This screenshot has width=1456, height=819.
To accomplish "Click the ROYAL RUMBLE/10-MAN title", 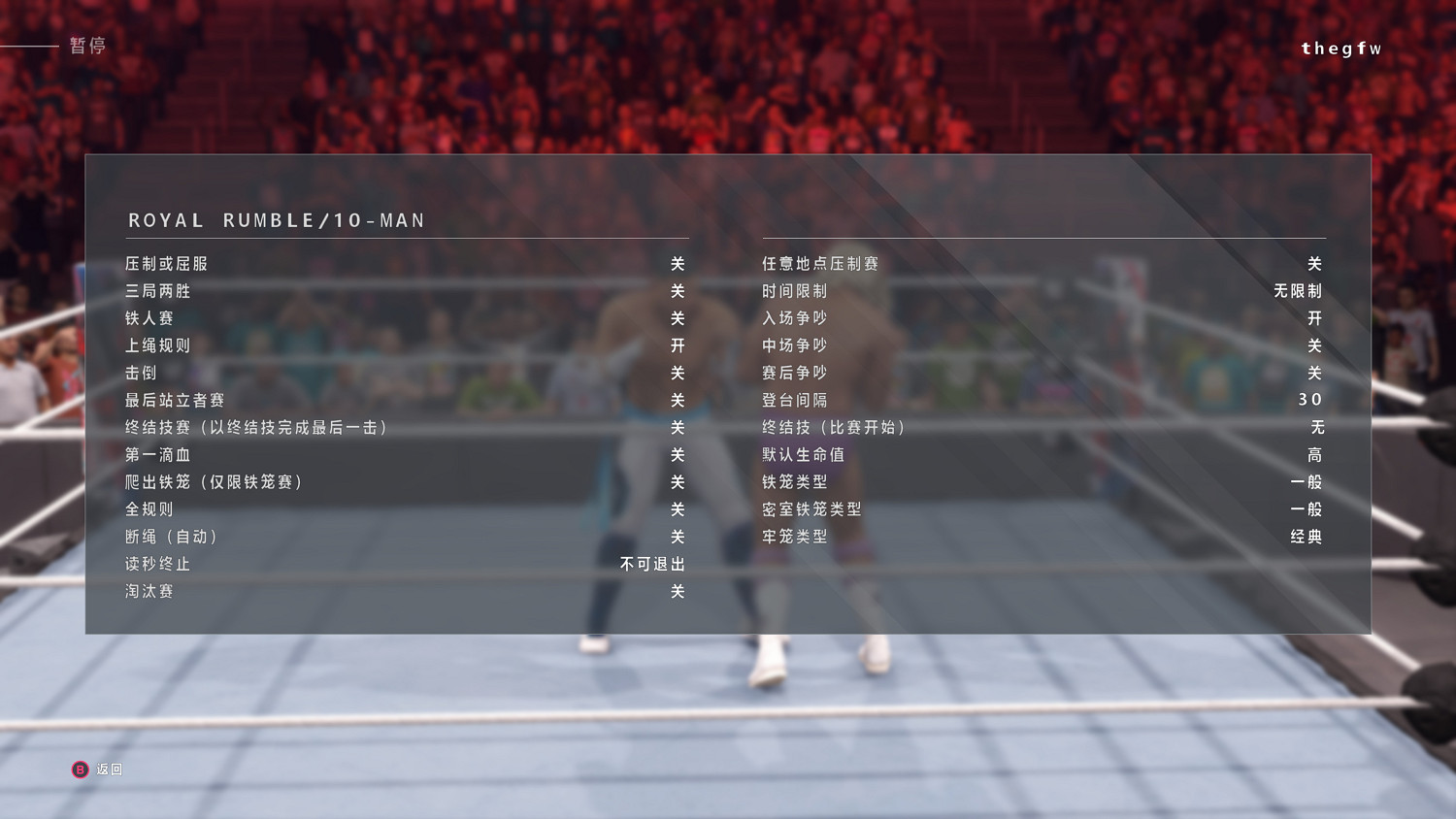I will (x=276, y=220).
